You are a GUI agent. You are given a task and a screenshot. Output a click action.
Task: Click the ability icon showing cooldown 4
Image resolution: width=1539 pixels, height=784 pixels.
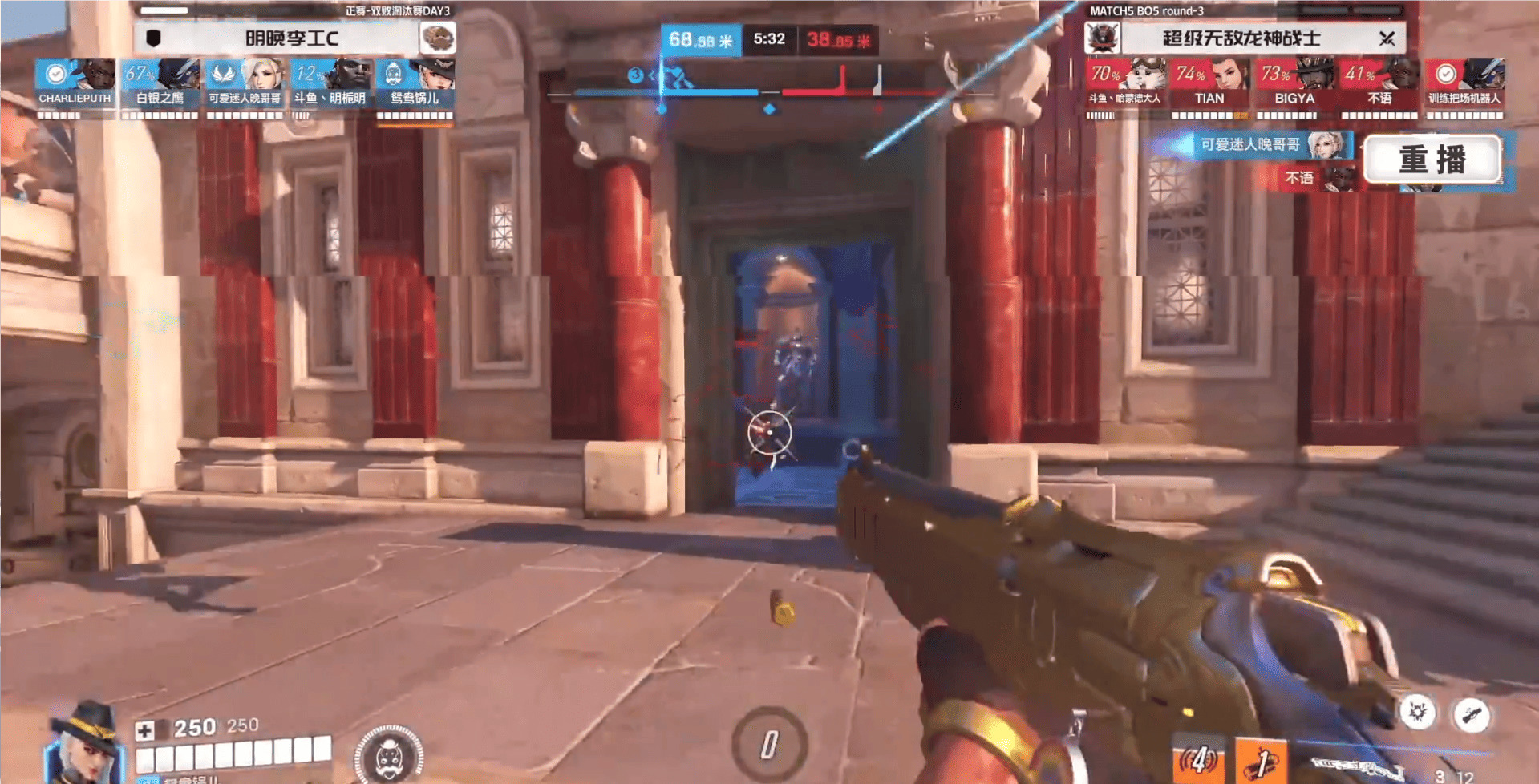tap(1199, 760)
